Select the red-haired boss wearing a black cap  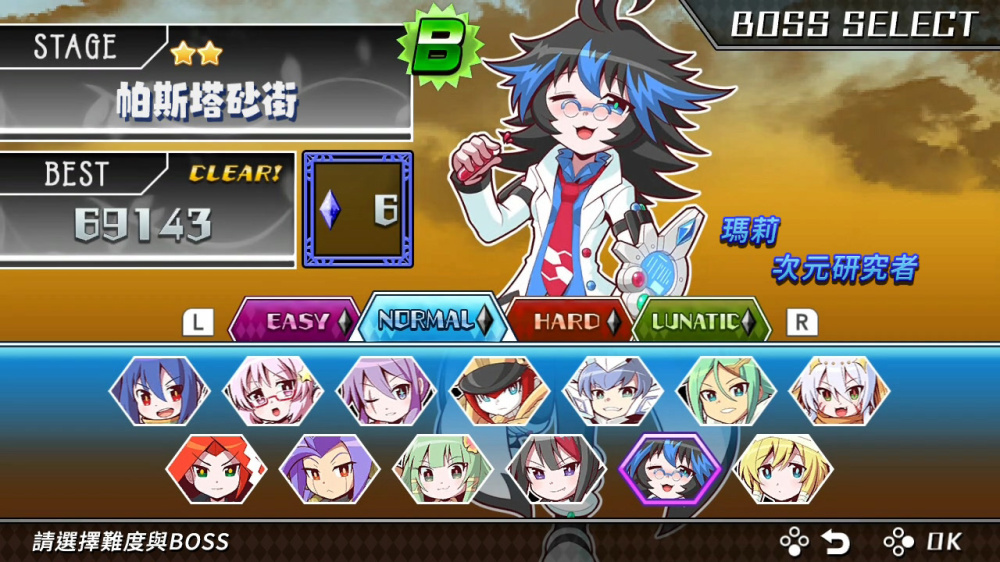point(500,391)
